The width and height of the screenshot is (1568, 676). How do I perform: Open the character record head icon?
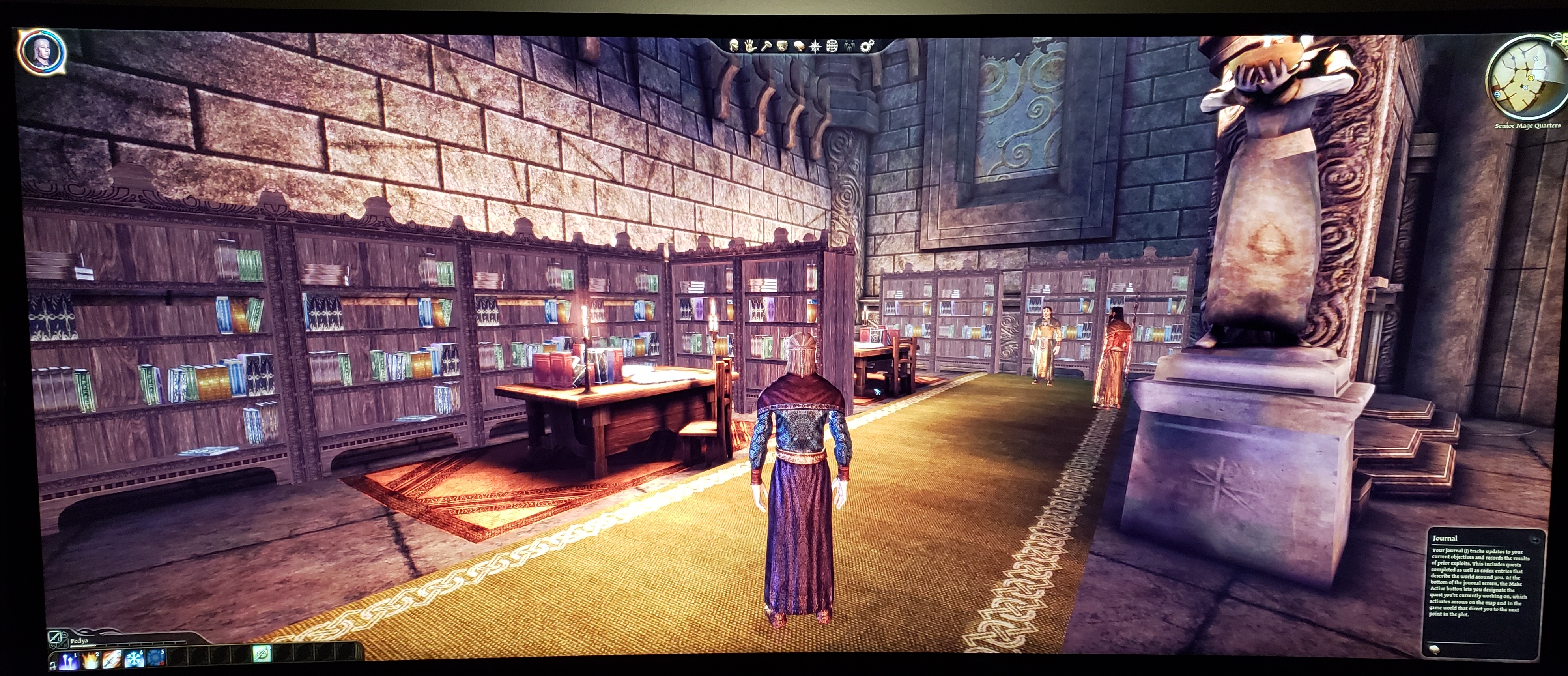tap(735, 45)
